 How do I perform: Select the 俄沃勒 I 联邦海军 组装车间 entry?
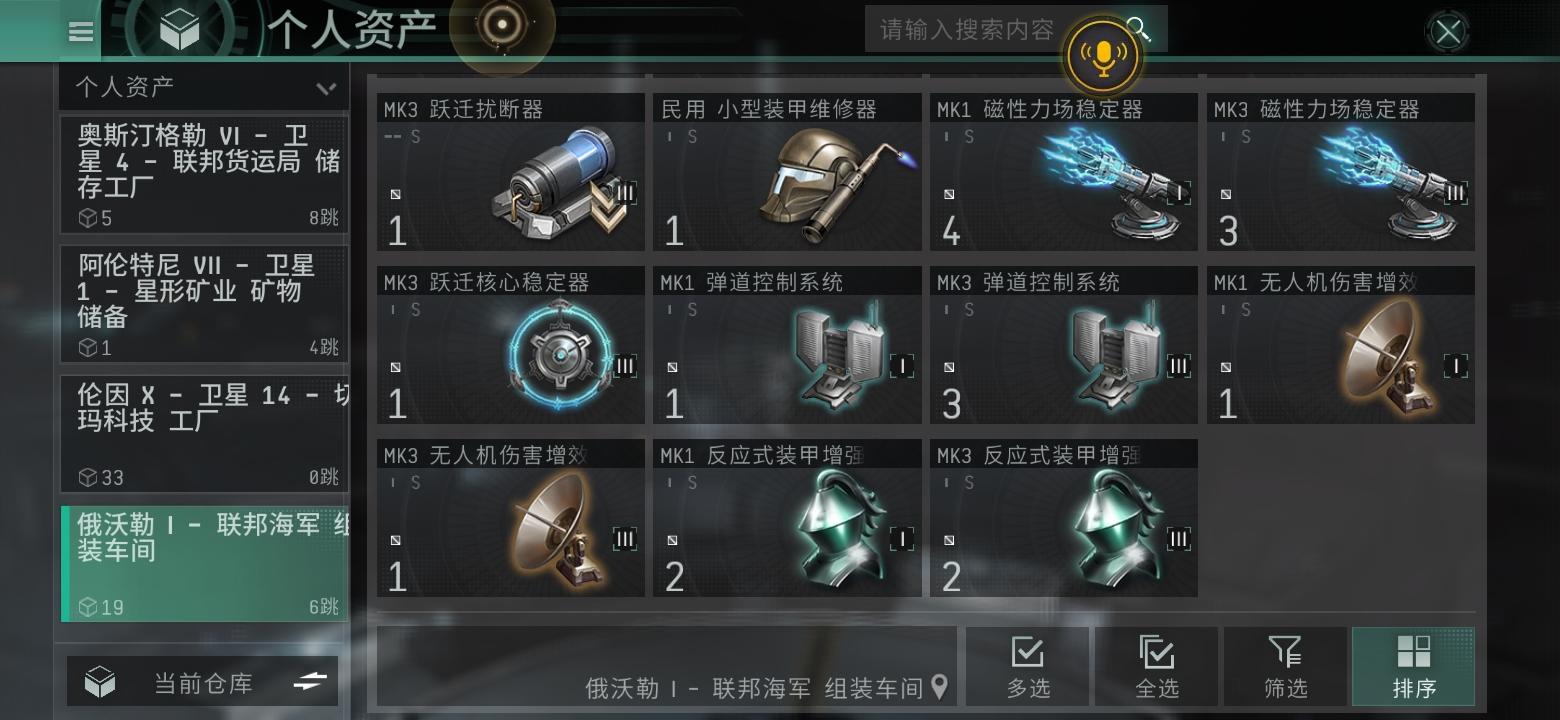click(204, 560)
